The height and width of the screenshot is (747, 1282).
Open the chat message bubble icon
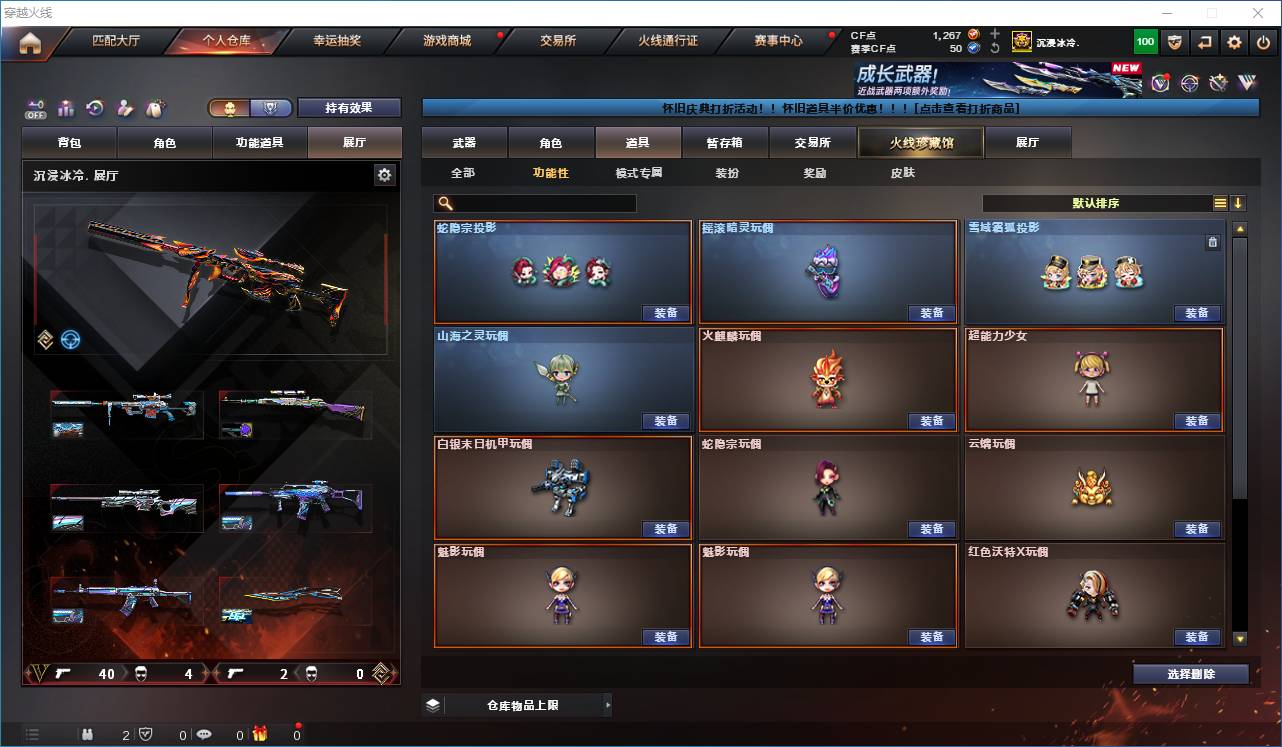click(205, 733)
